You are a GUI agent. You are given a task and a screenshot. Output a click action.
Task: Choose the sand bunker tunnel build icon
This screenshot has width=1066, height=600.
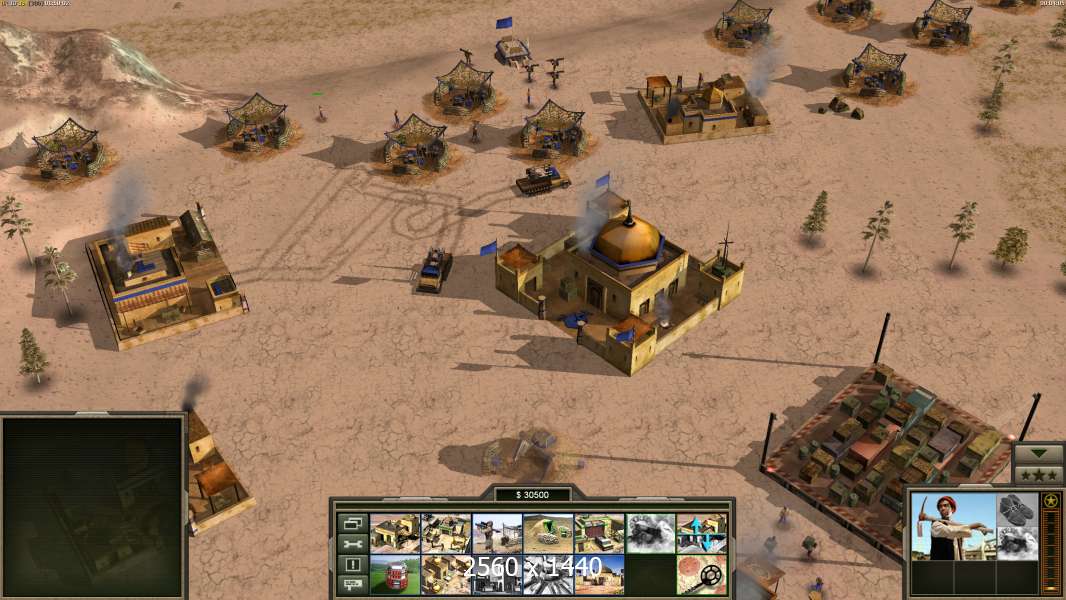[548, 533]
